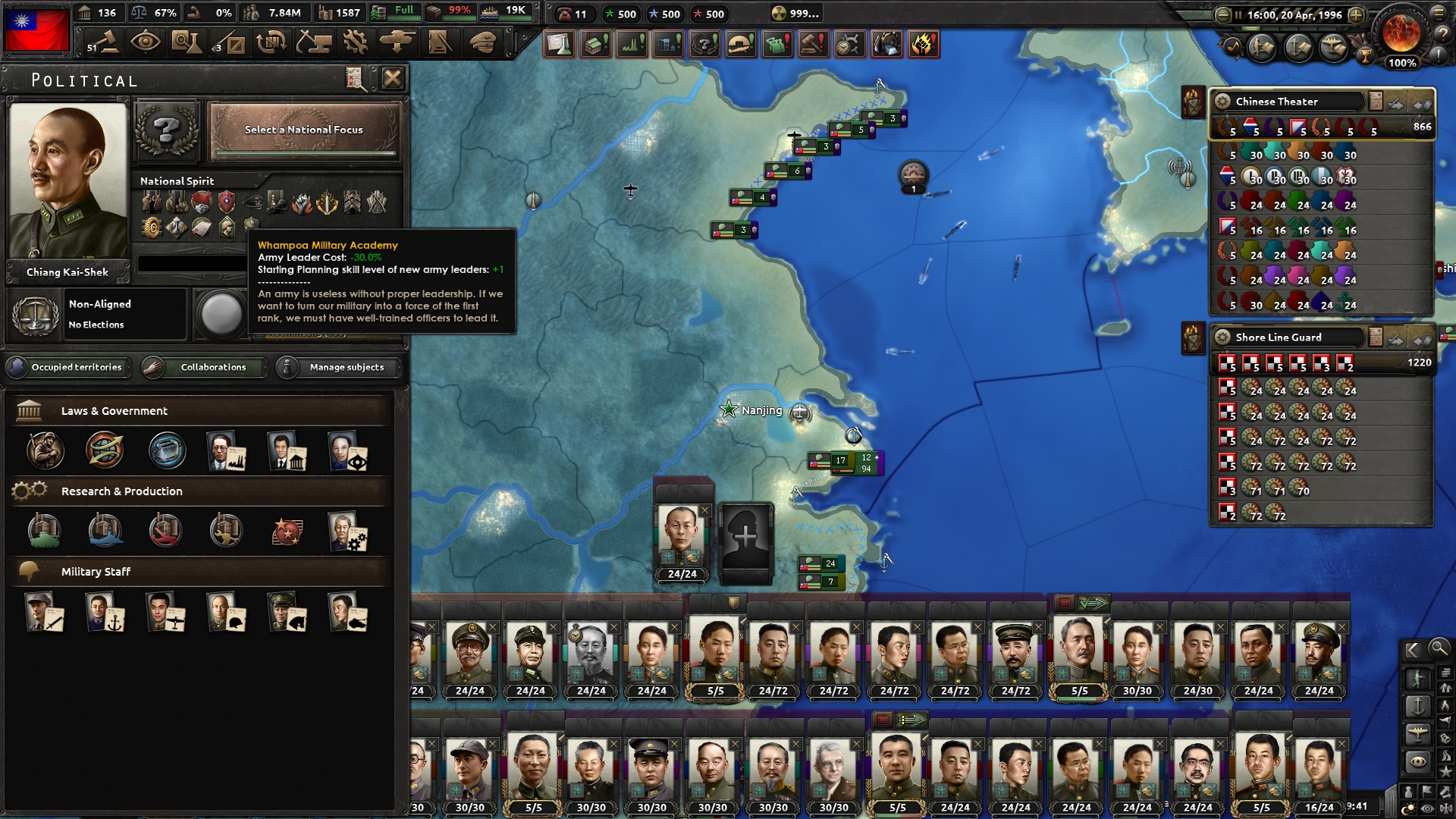Open the Research tab with the flask icon
1456x819 pixels.
tap(187, 42)
